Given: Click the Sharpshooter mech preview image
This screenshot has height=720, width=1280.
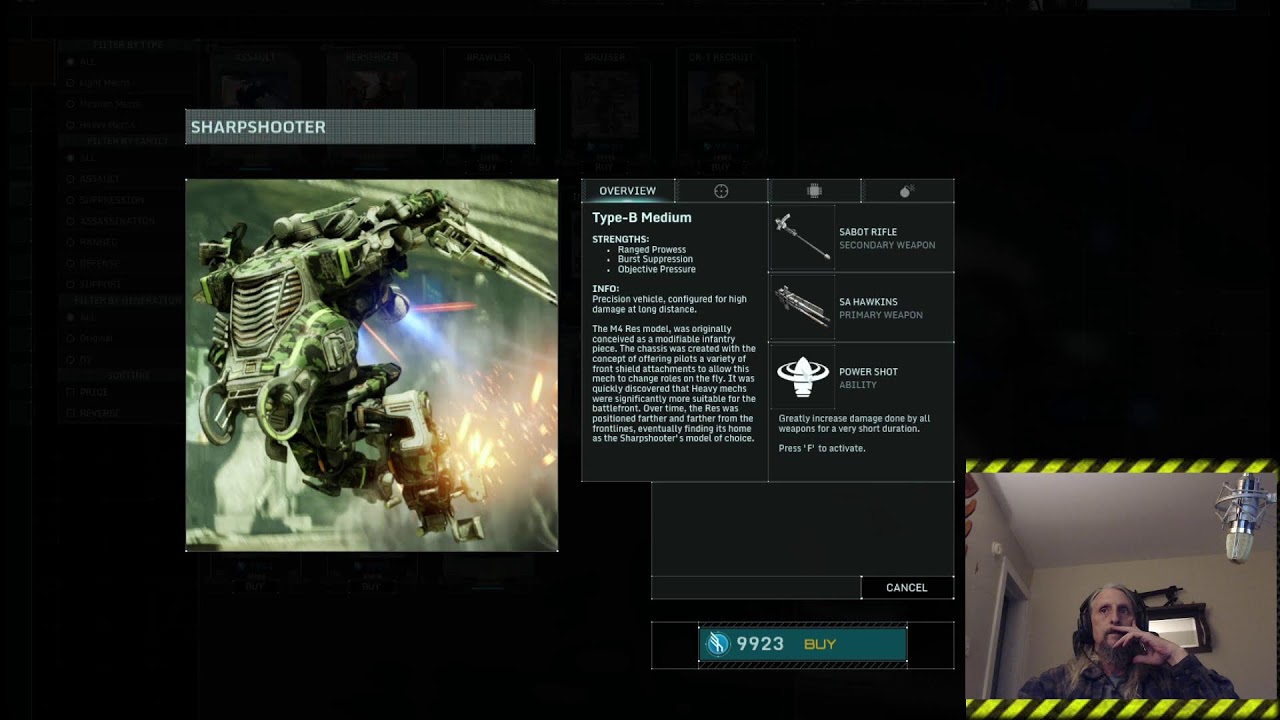Looking at the screenshot, I should point(371,365).
